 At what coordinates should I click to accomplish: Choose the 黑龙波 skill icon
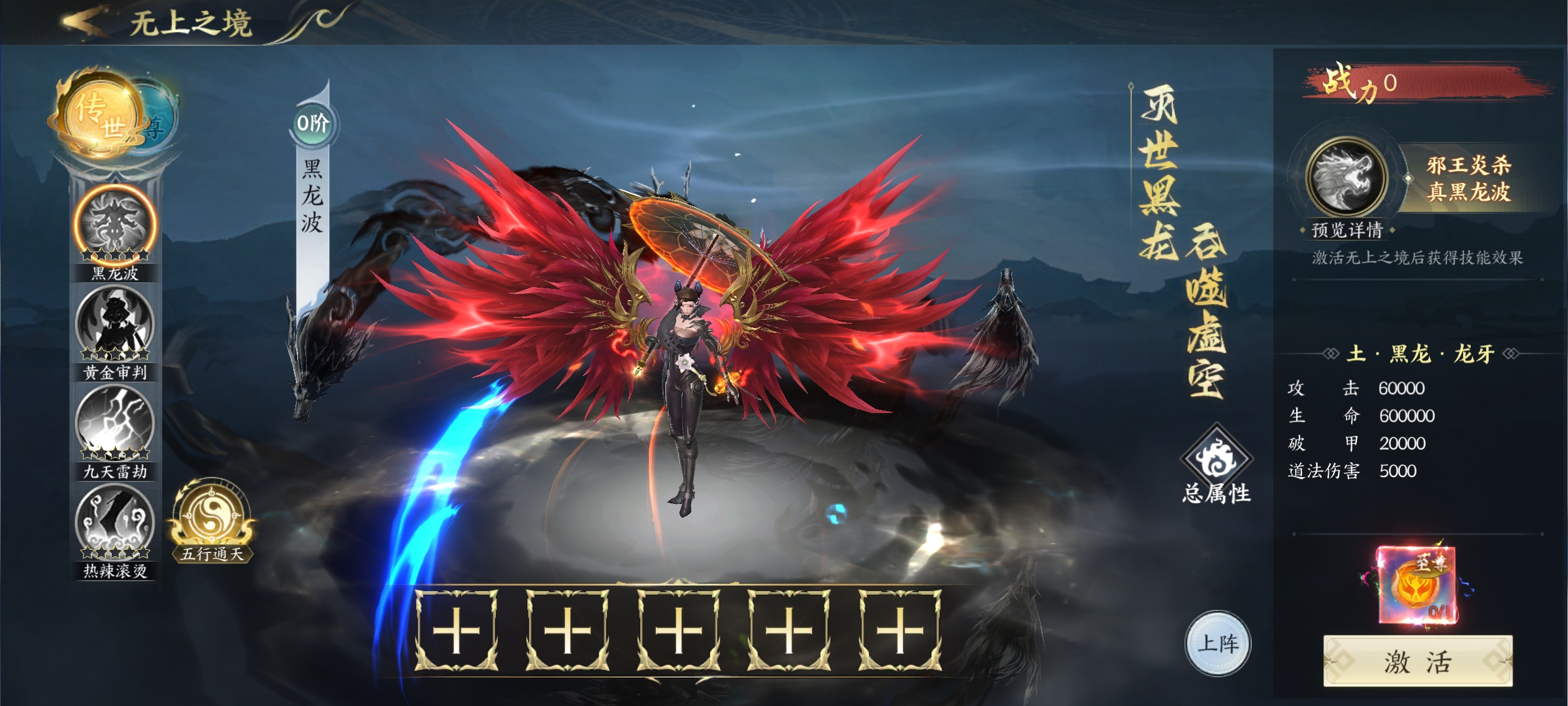point(116,226)
